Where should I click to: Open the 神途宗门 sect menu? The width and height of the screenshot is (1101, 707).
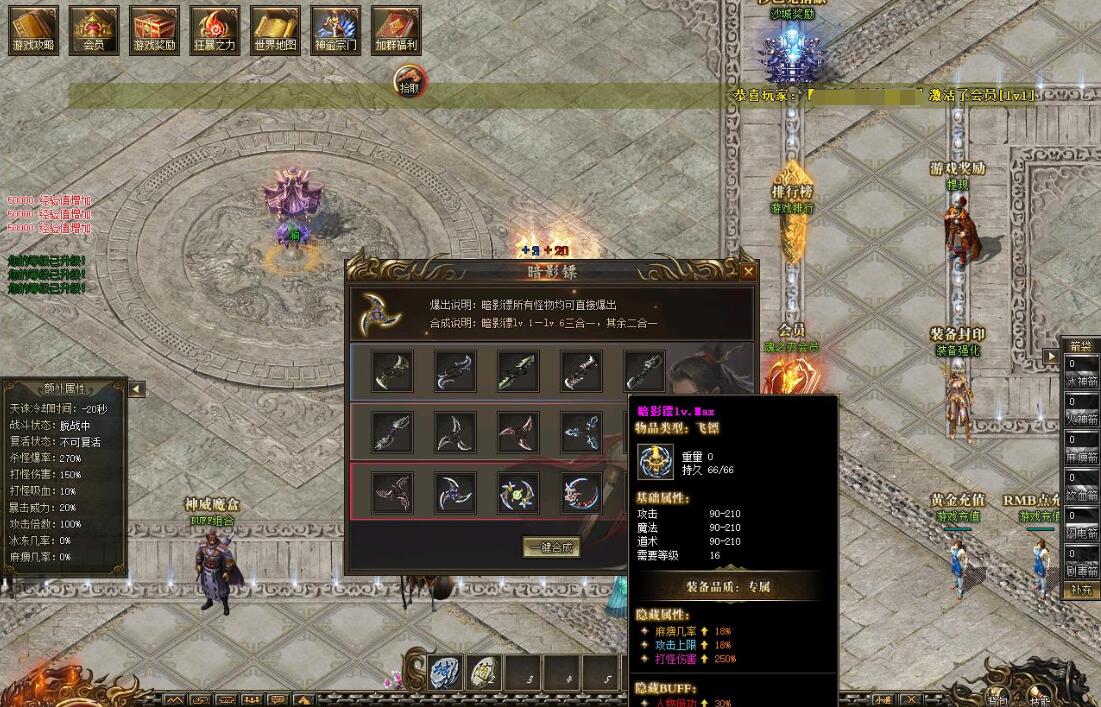[x=335, y=30]
